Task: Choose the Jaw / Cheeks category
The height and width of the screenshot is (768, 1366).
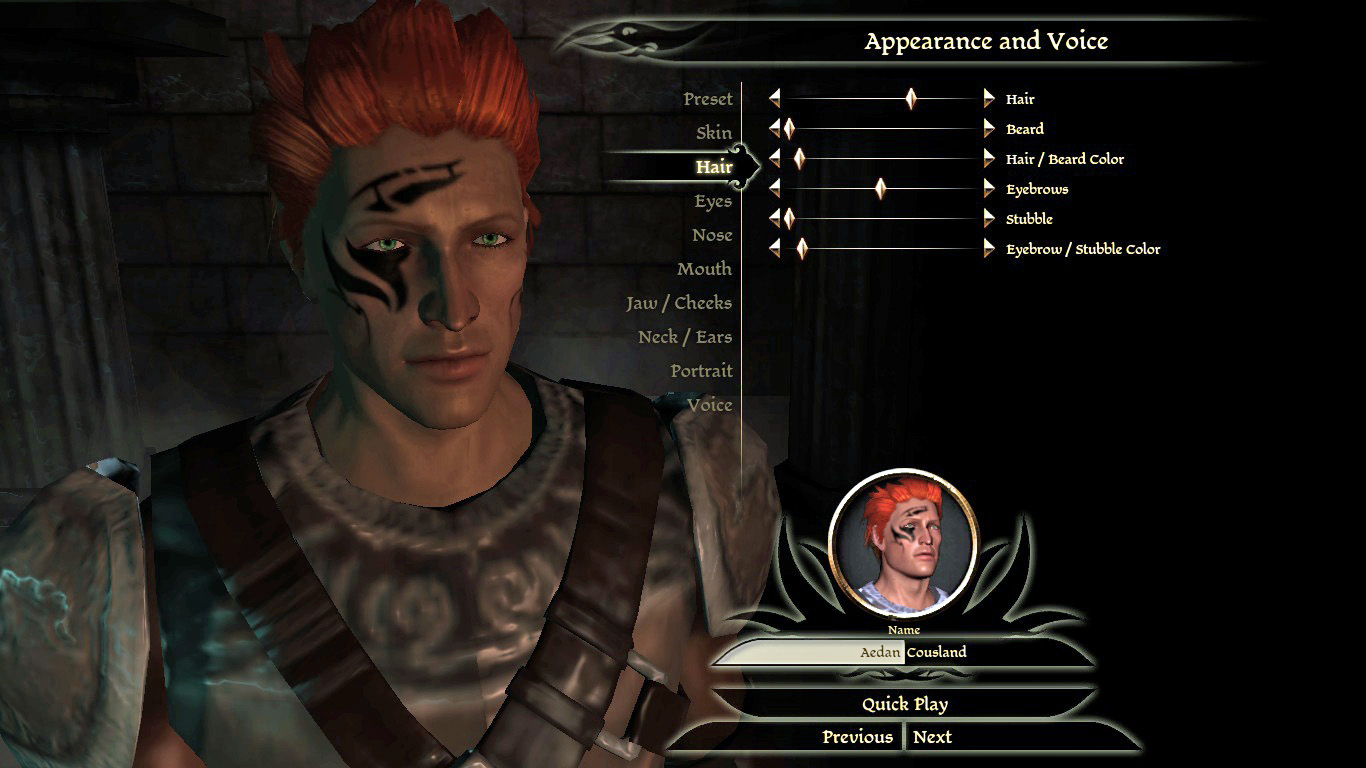Action: pos(679,303)
